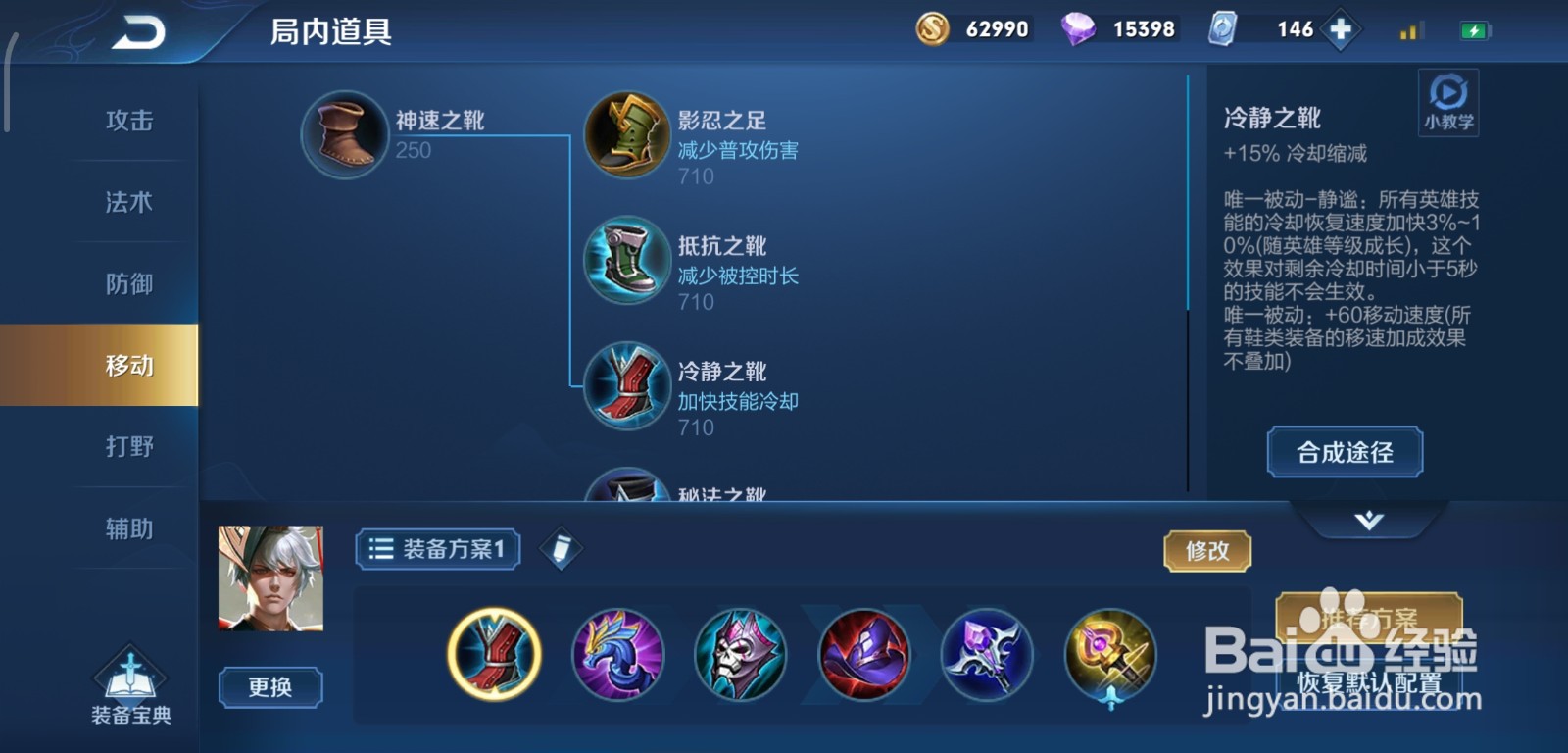Click the 秘法之靴 boots icon
This screenshot has width=1568, height=753.
tap(627, 495)
